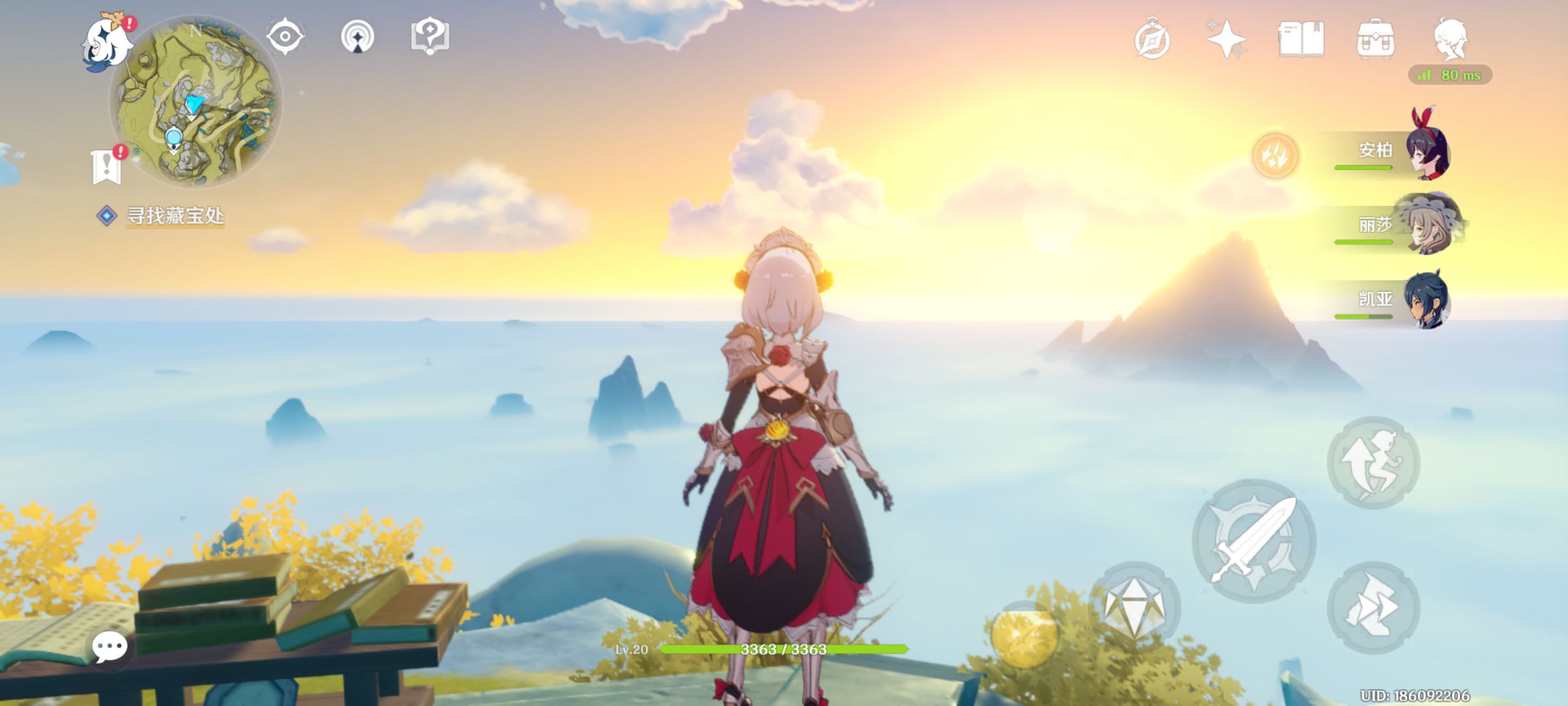Open the multiplayer co-op icon
Viewport: 1568px width, 706px height.
click(357, 37)
